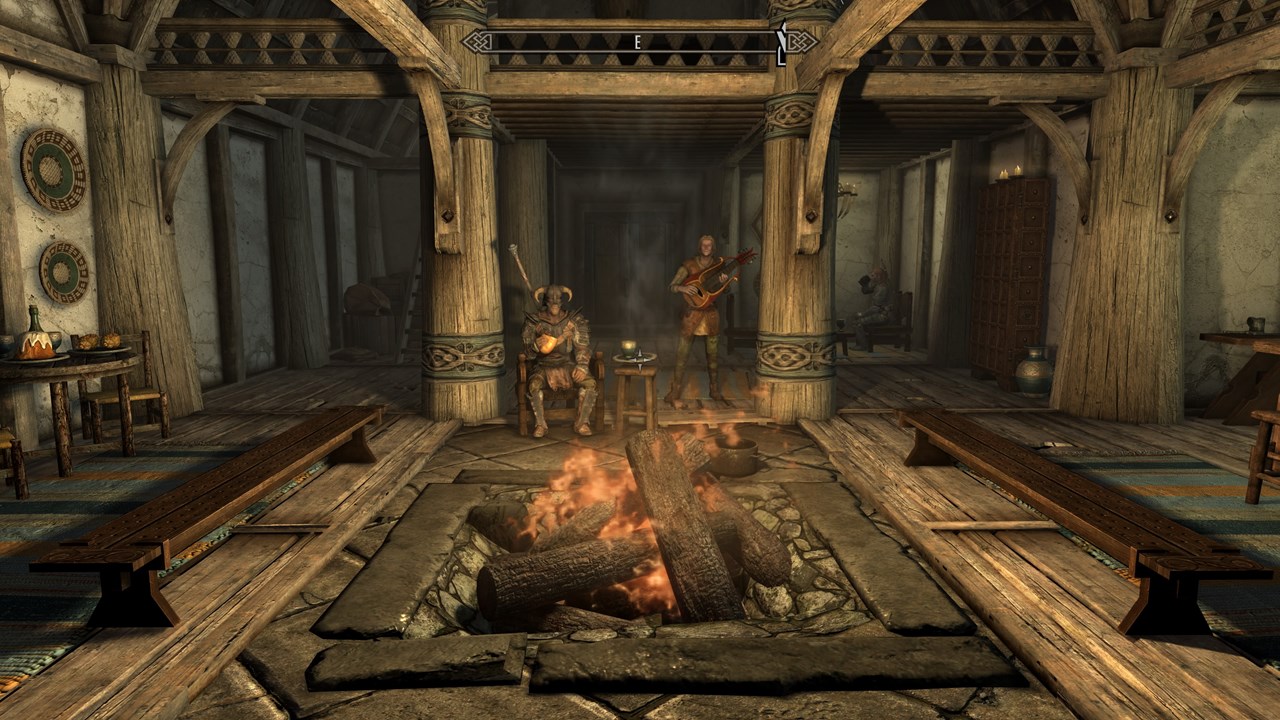
Task: Select the white quest marker on the compass
Action: 782,43
